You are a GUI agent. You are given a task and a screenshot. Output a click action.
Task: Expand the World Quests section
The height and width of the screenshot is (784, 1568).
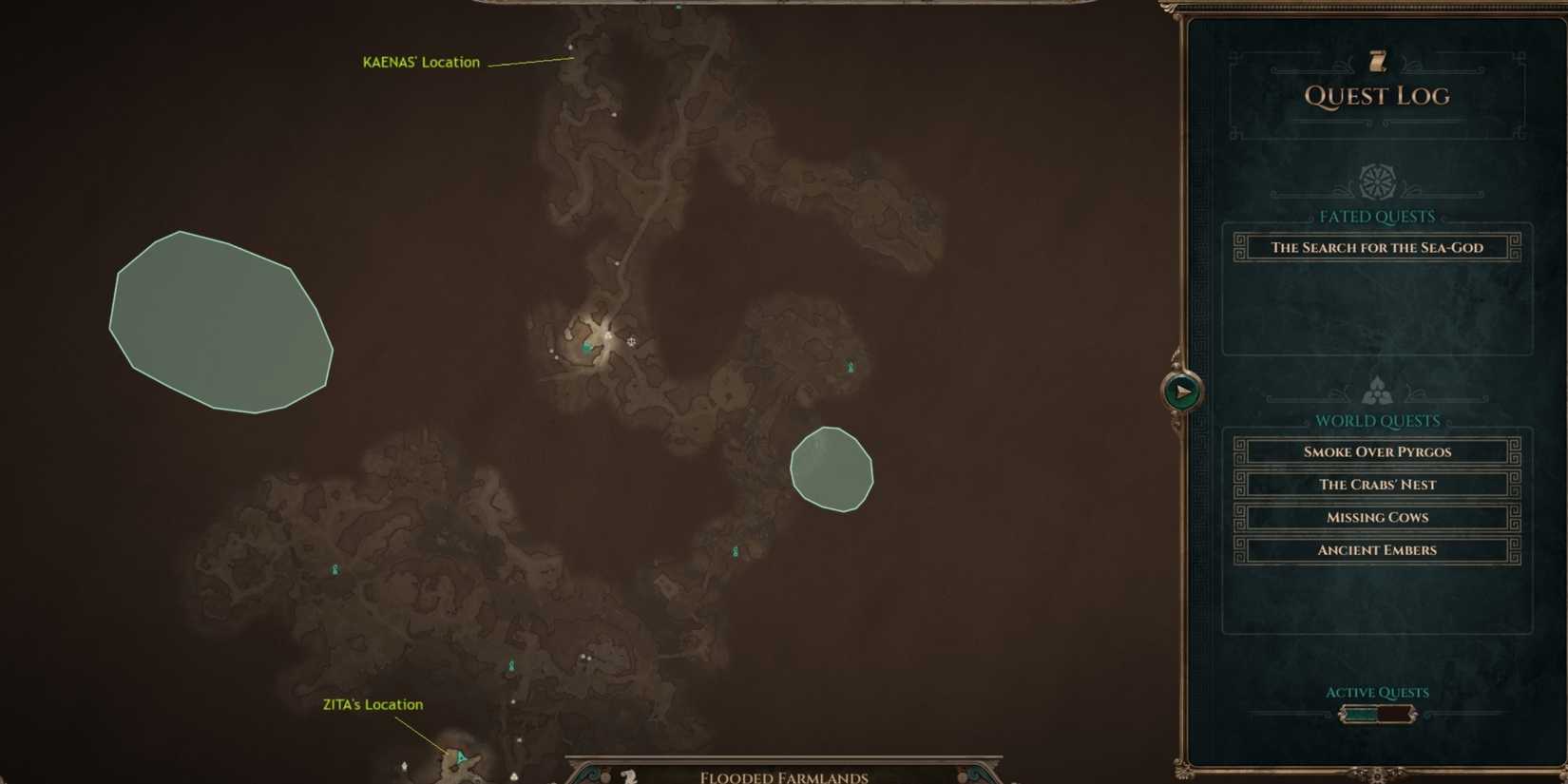point(1376,420)
